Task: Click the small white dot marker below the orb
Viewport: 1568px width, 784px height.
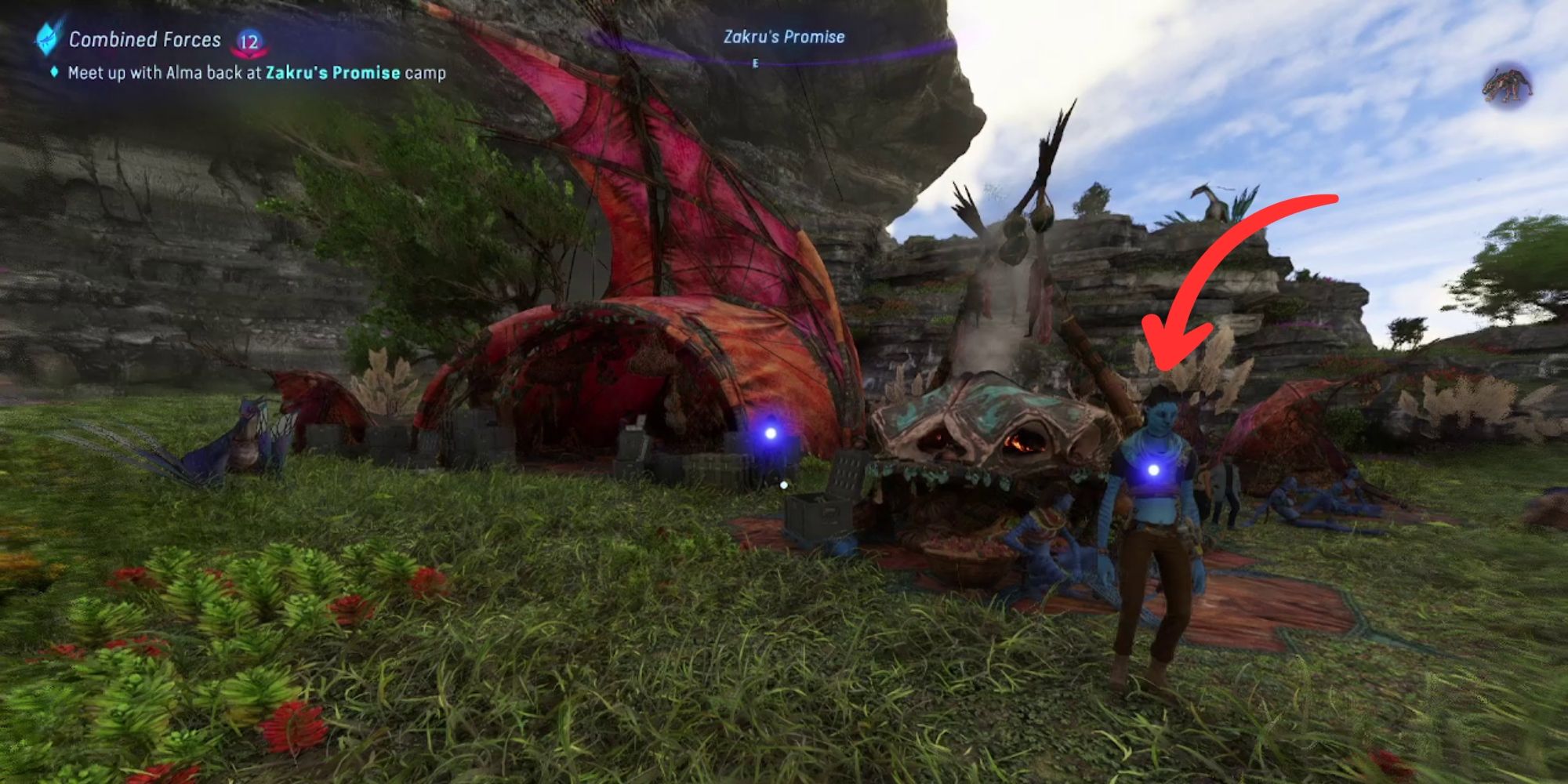Action: tap(784, 484)
